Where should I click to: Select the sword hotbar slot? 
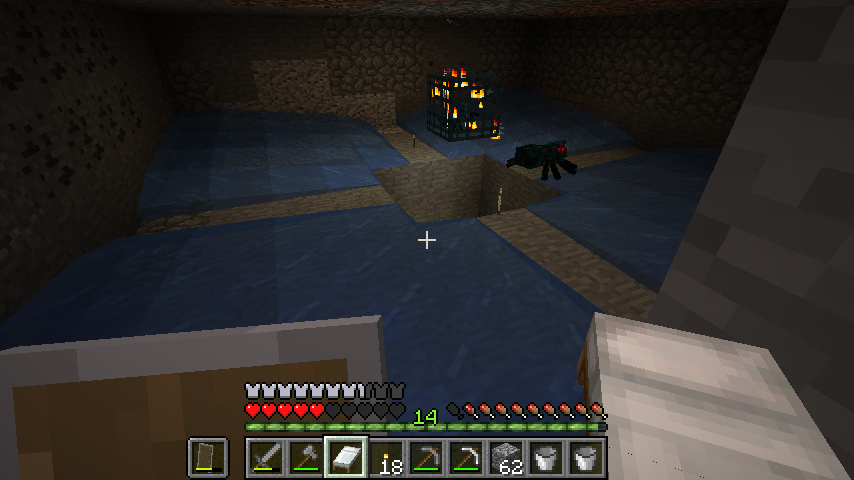pyautogui.click(x=266, y=458)
